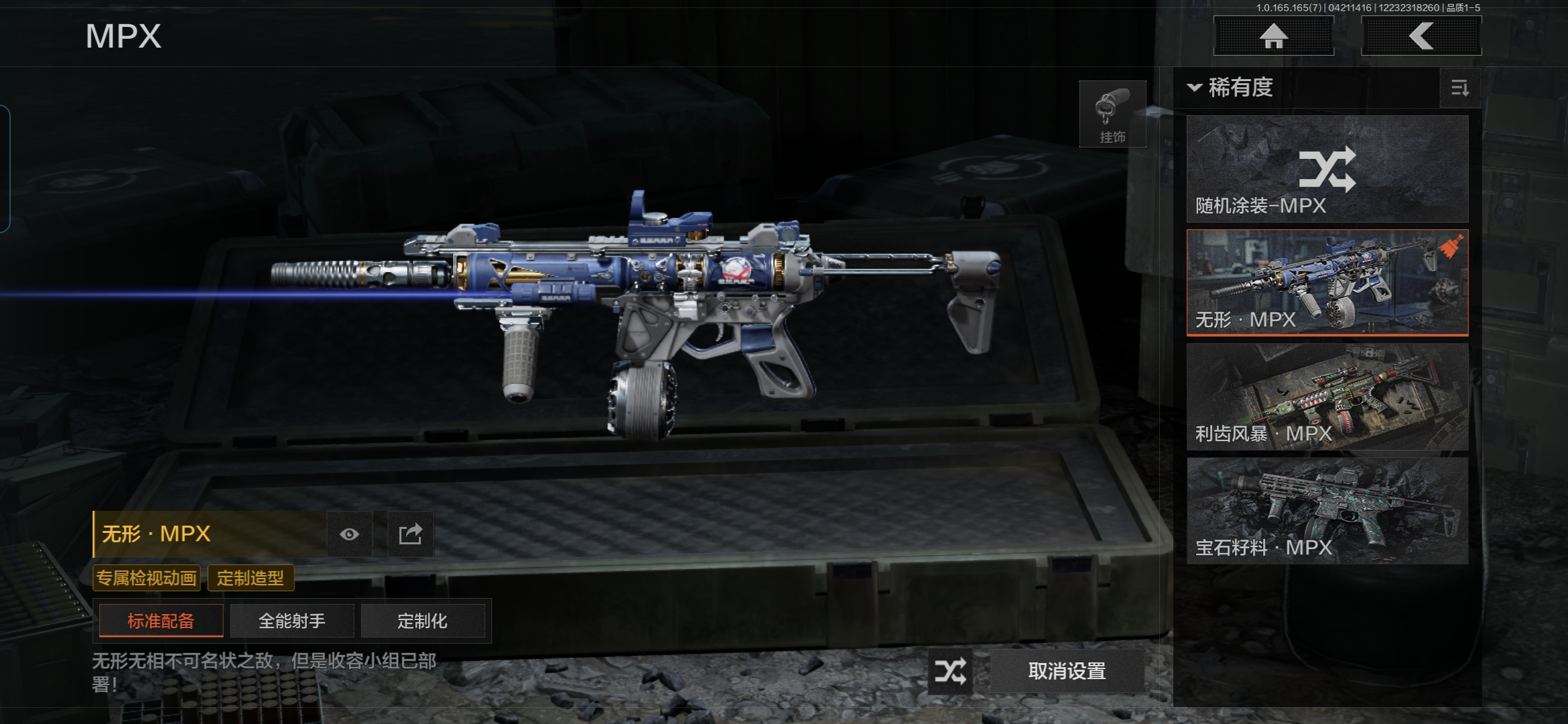Select the 利齿风暴·MPX skin

tap(1327, 397)
